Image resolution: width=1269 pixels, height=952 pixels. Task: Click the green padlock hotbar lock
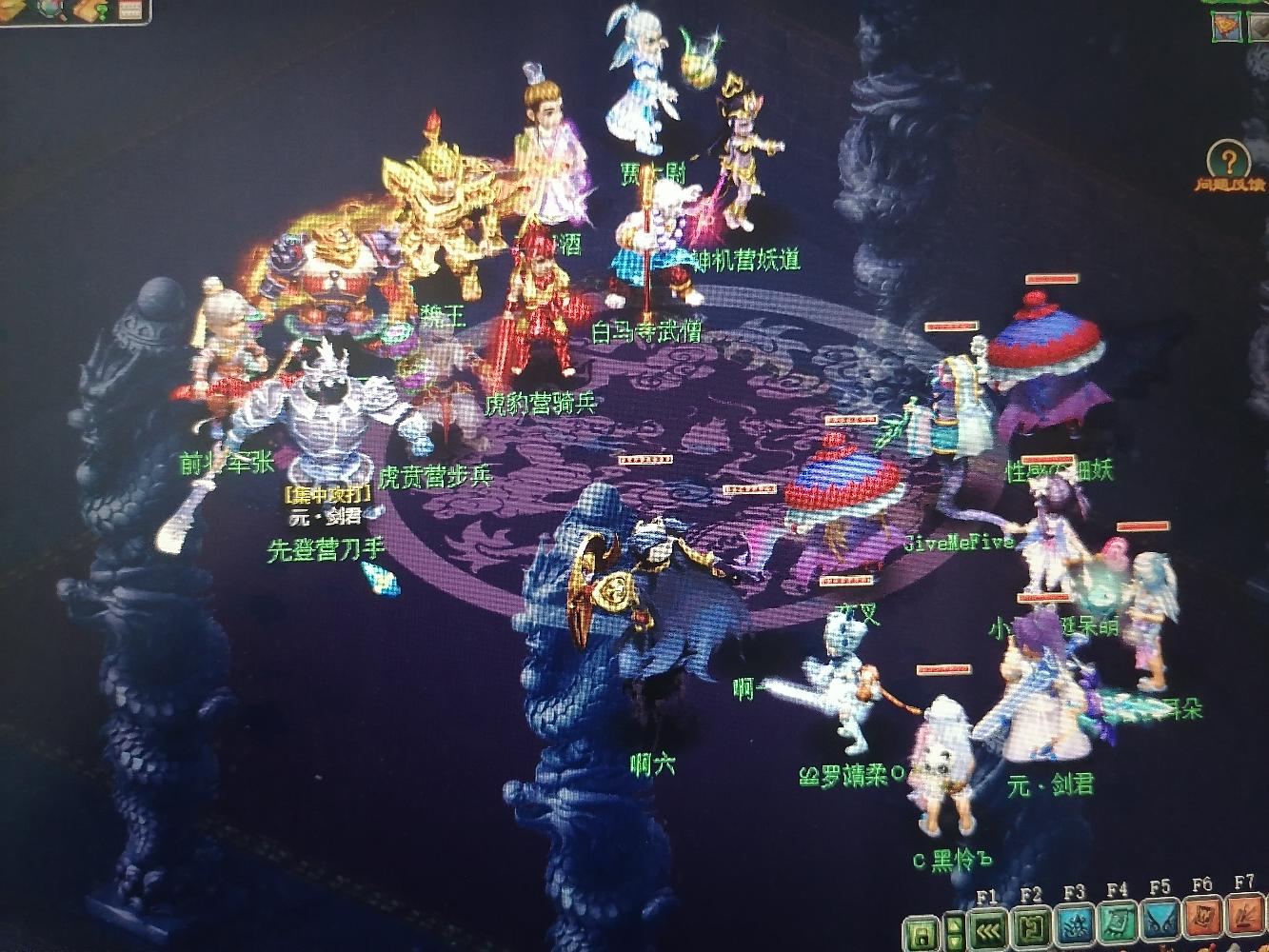pyautogui.click(x=921, y=930)
